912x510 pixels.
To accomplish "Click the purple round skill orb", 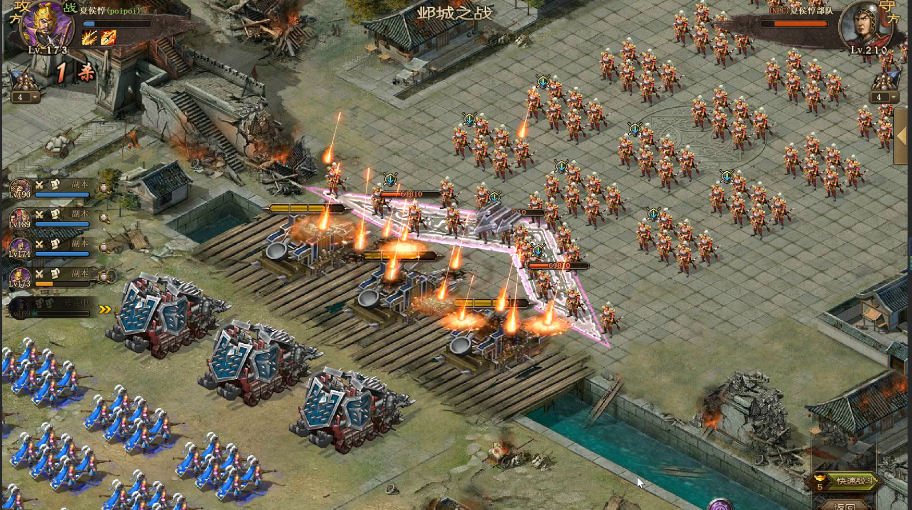I will [719, 503].
